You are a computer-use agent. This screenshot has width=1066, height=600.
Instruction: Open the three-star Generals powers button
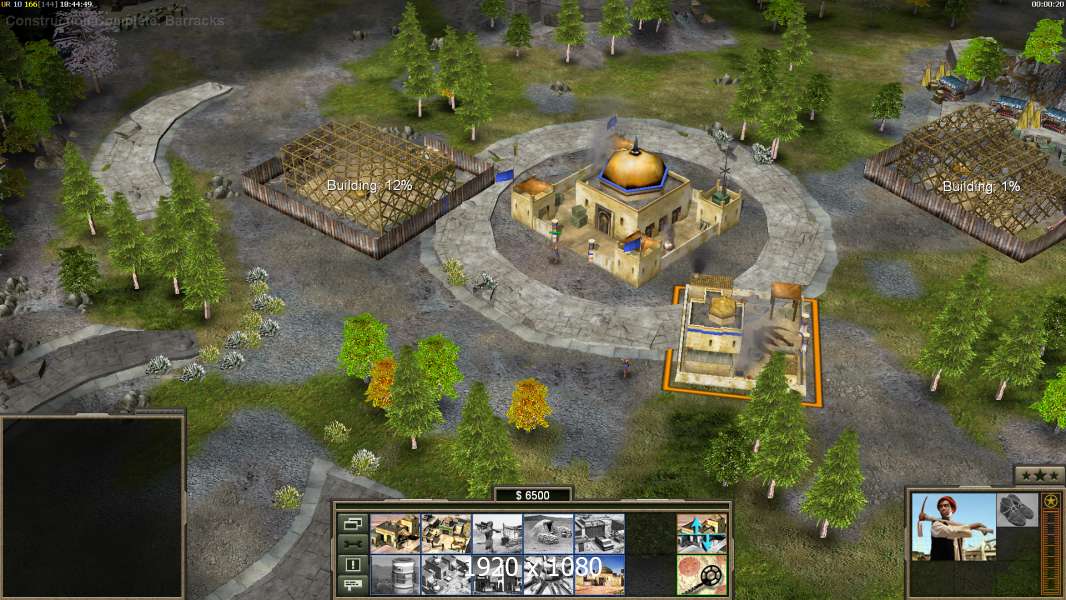[1039, 475]
